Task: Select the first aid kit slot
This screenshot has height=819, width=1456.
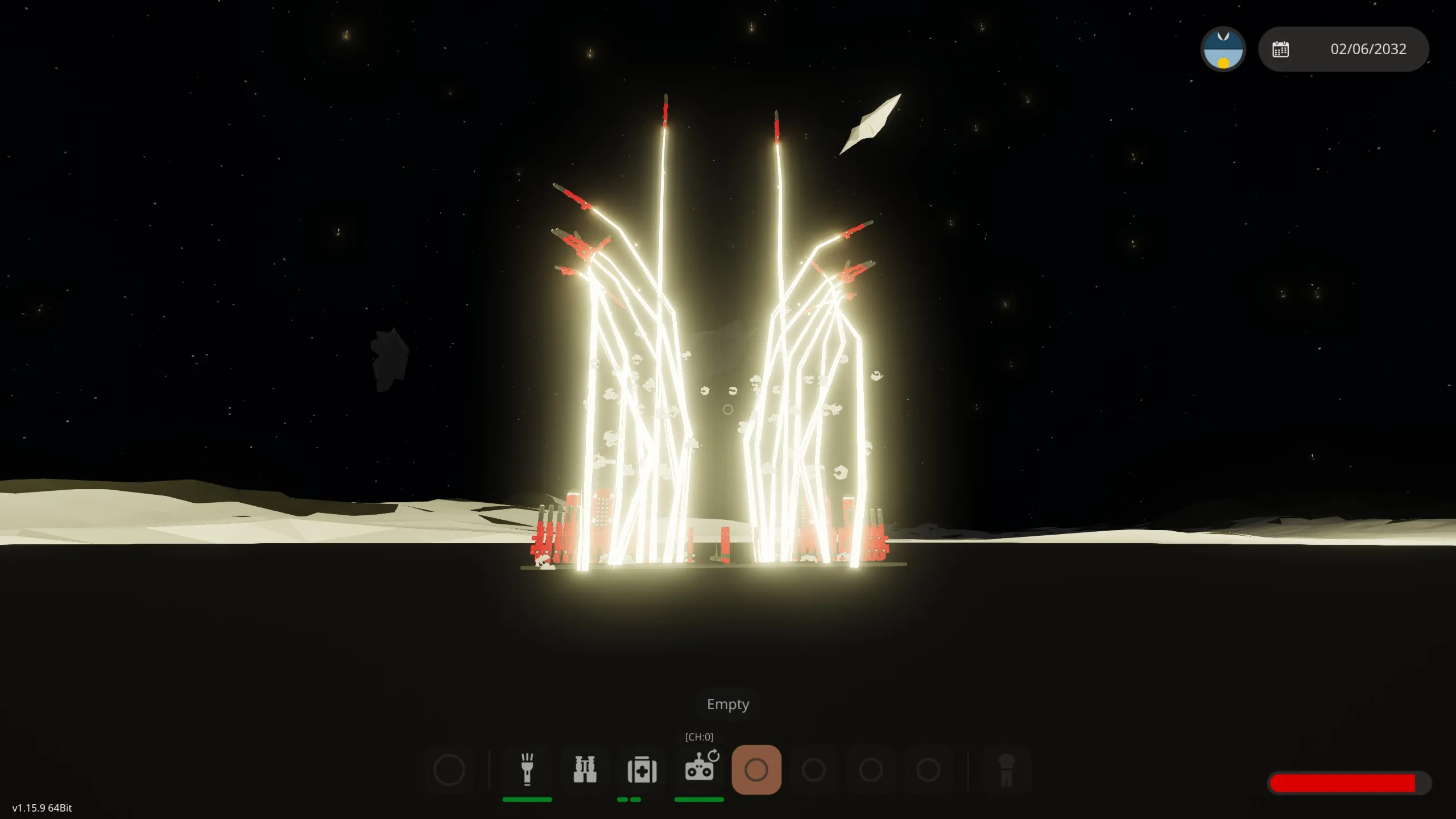Action: (x=642, y=770)
